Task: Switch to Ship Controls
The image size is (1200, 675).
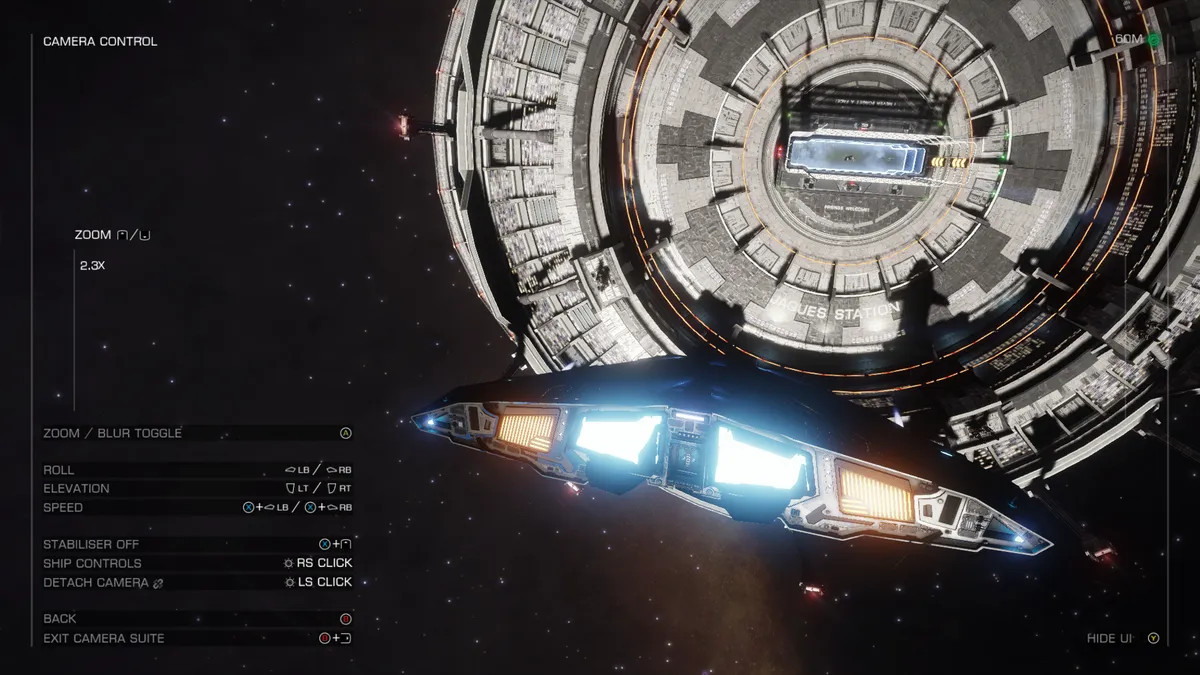Action: (196, 564)
